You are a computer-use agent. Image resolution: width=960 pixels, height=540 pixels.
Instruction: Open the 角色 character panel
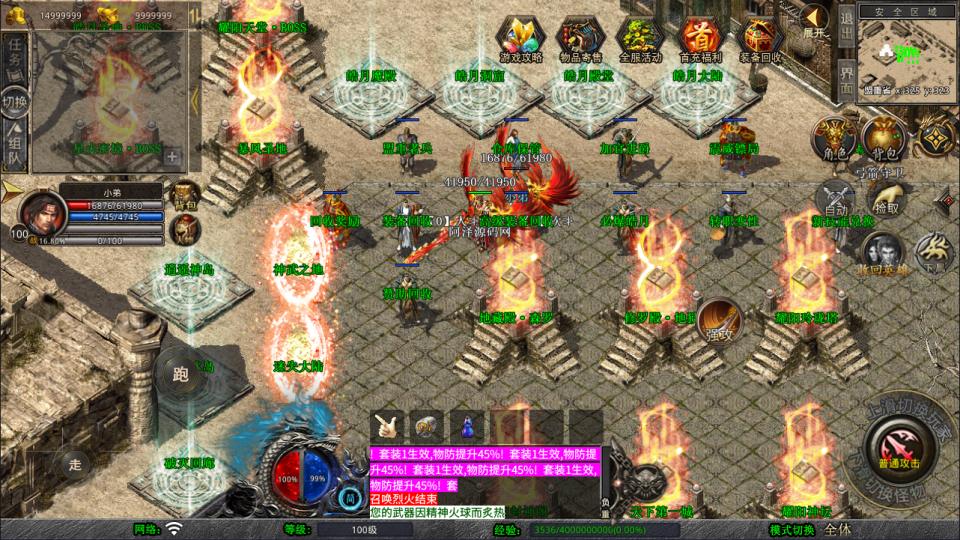[x=832, y=137]
